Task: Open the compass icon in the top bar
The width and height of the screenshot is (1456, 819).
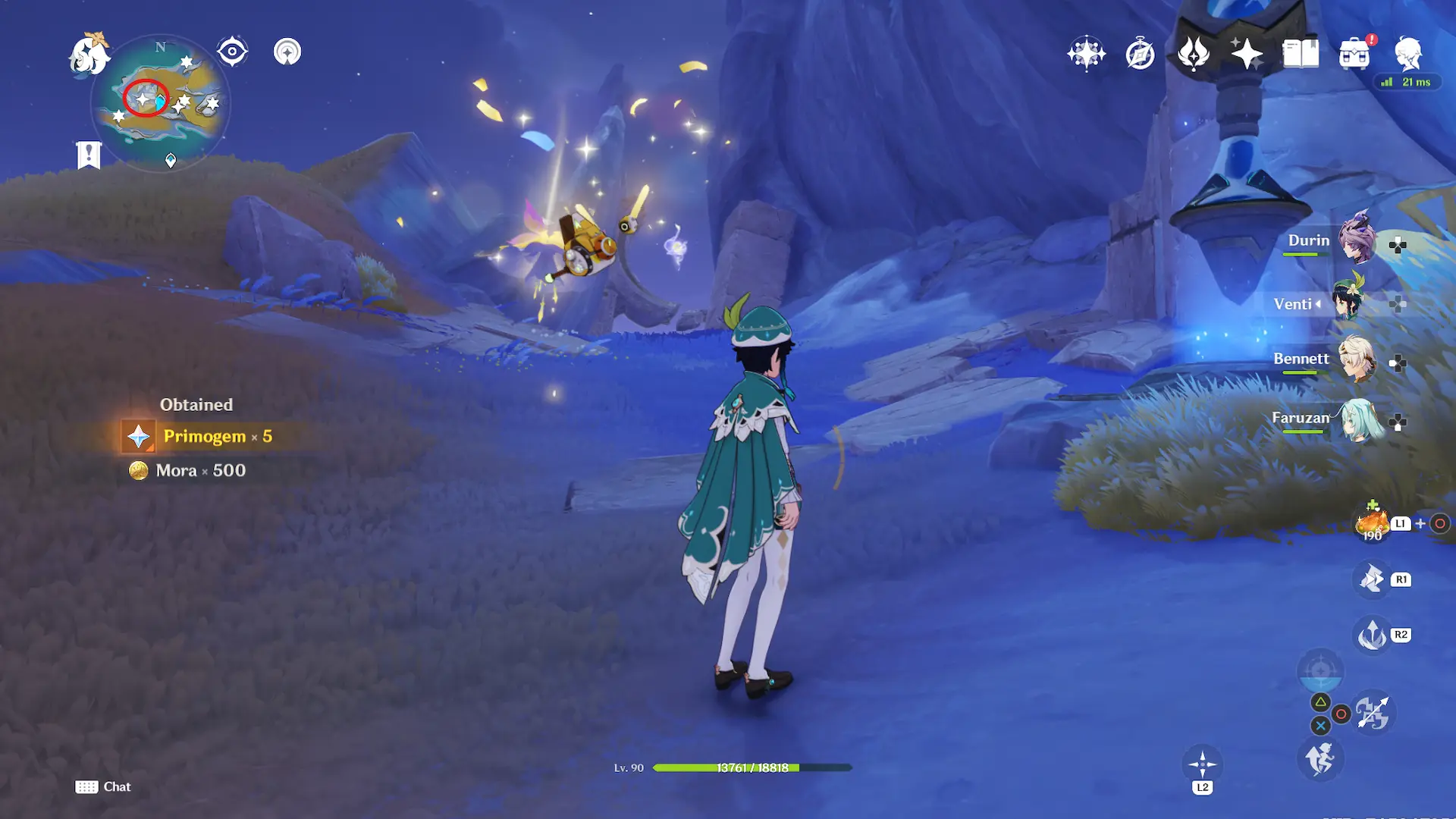Action: (x=1140, y=54)
